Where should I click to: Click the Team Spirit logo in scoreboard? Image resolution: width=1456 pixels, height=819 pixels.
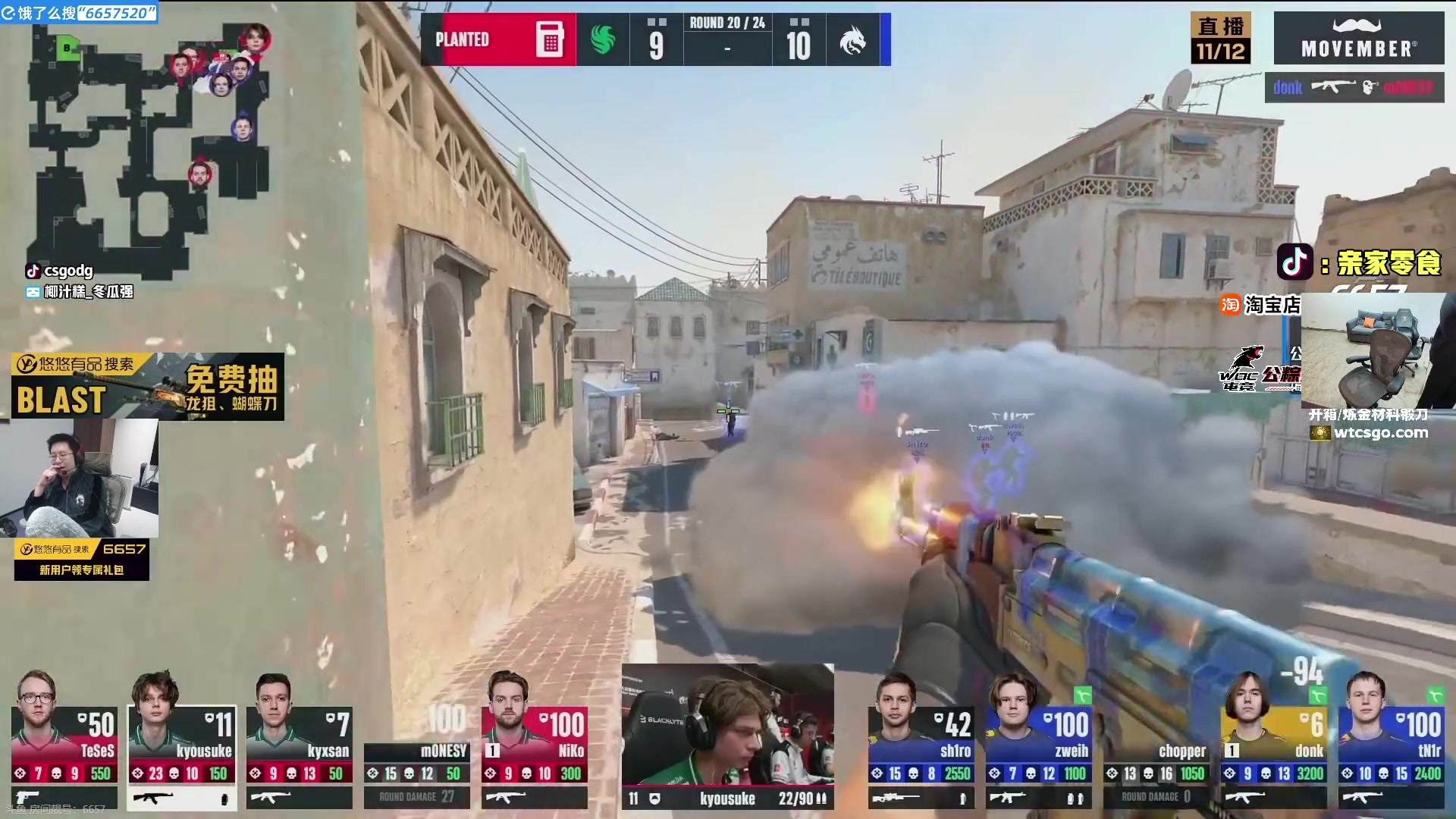[852, 39]
